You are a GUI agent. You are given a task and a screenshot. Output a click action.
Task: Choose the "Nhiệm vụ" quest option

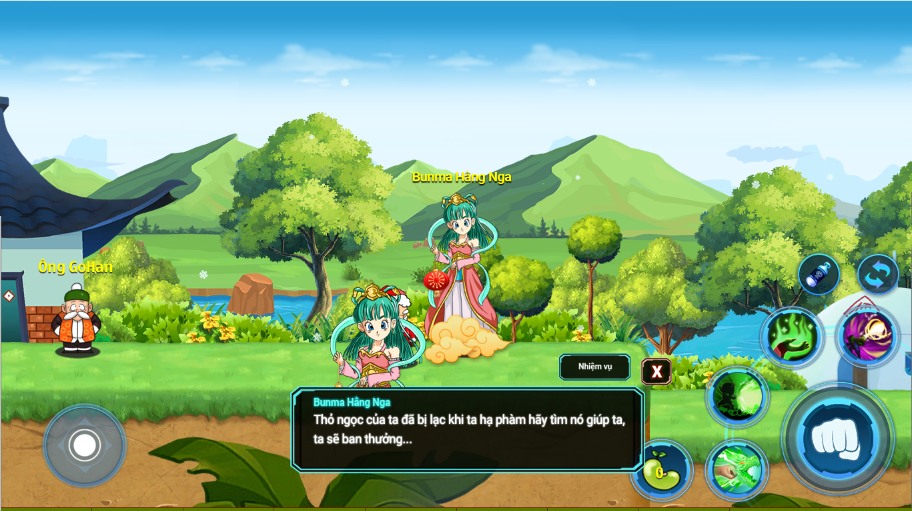pos(594,367)
